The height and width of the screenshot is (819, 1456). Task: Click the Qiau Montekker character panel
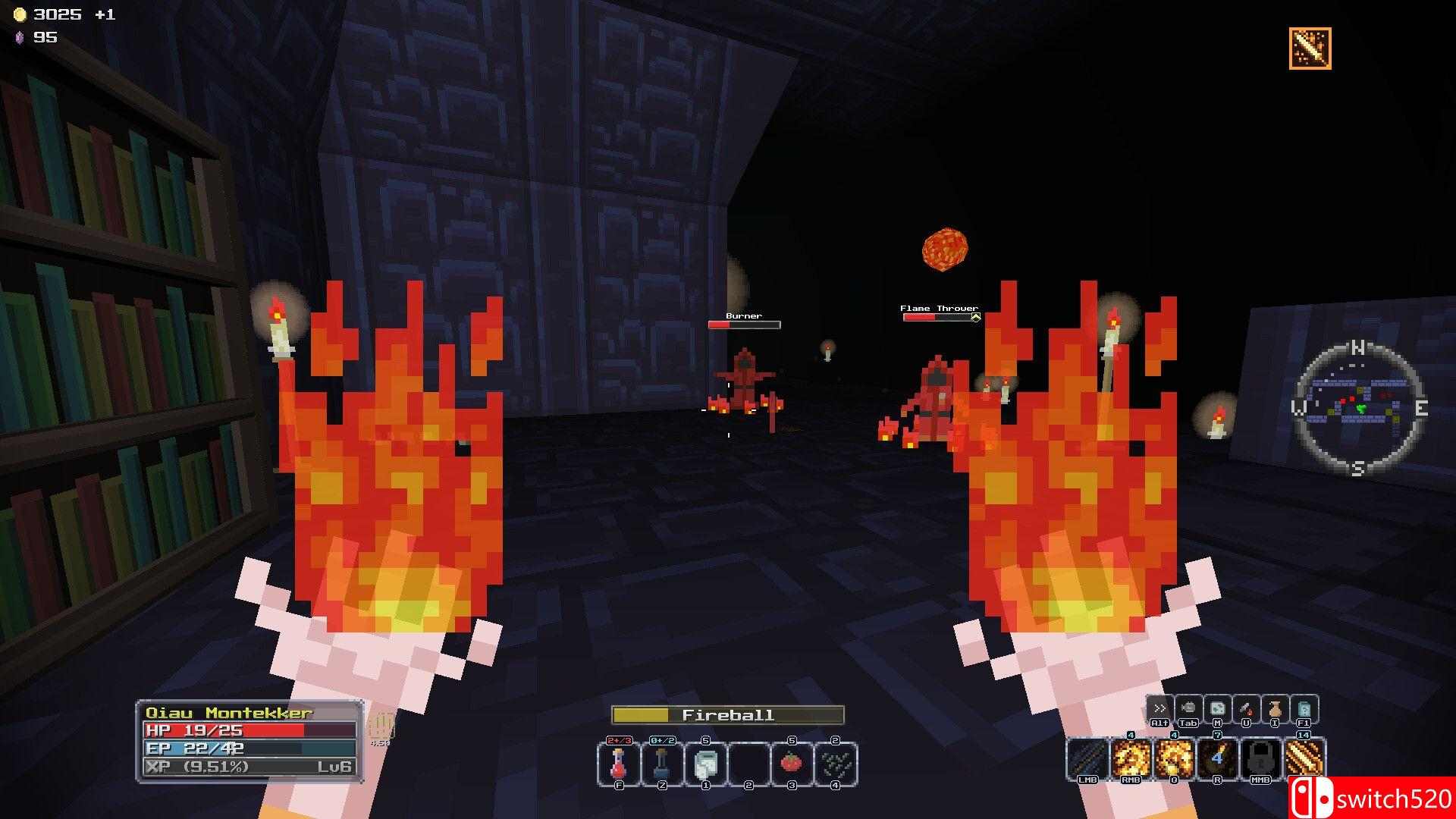(249, 740)
